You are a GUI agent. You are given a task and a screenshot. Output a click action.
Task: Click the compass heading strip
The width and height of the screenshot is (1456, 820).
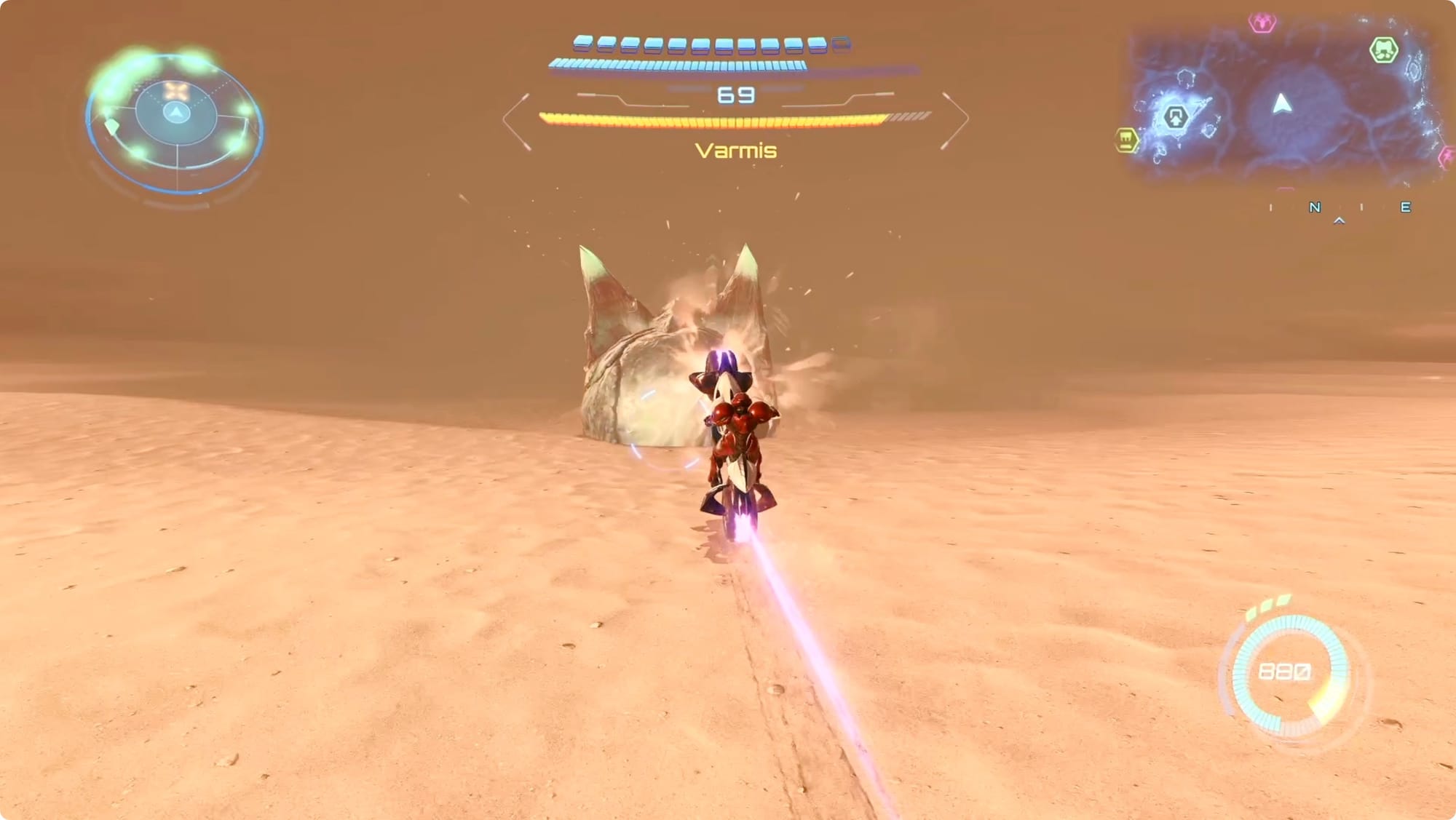pyautogui.click(x=1338, y=209)
